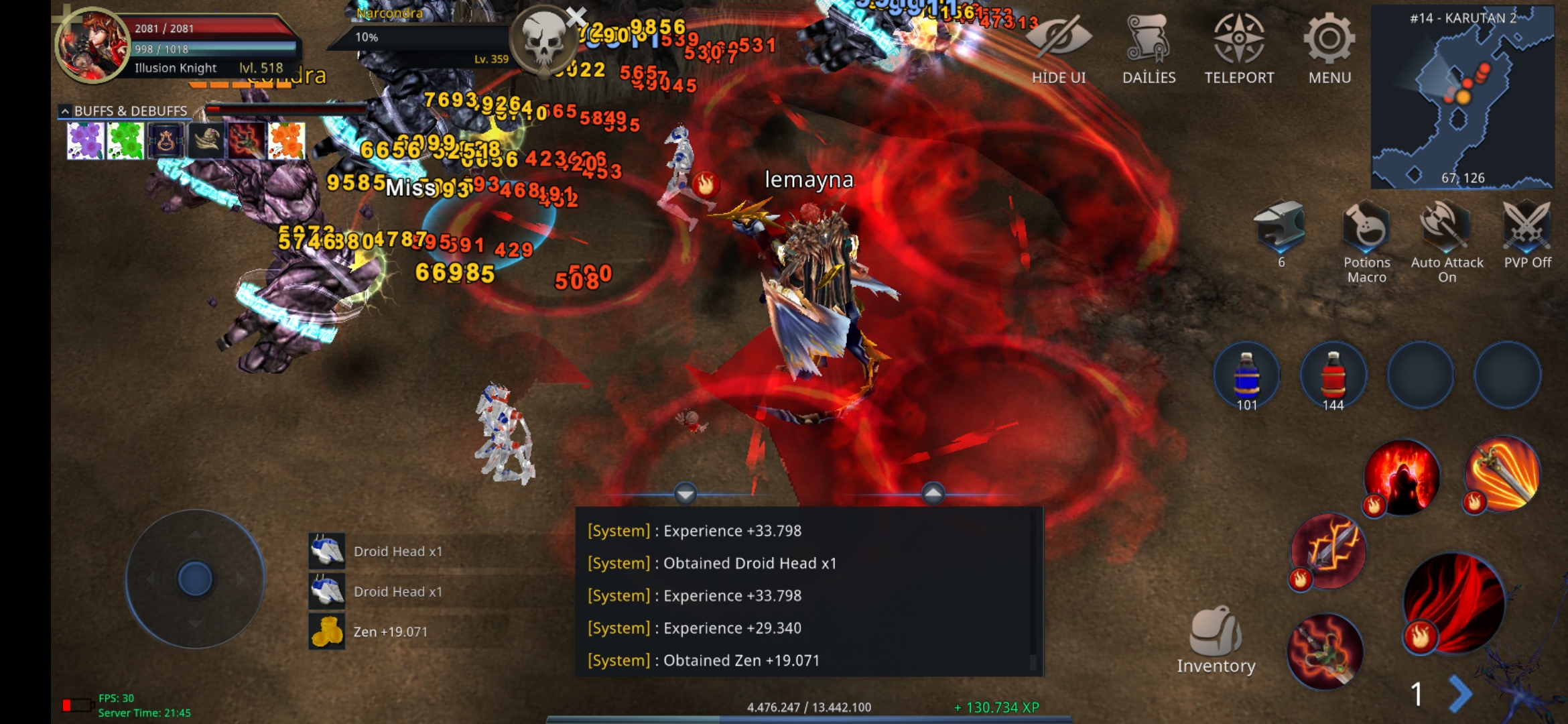Activate the dark figure in flames skill
Image resolution: width=1568 pixels, height=724 pixels.
point(1402,477)
